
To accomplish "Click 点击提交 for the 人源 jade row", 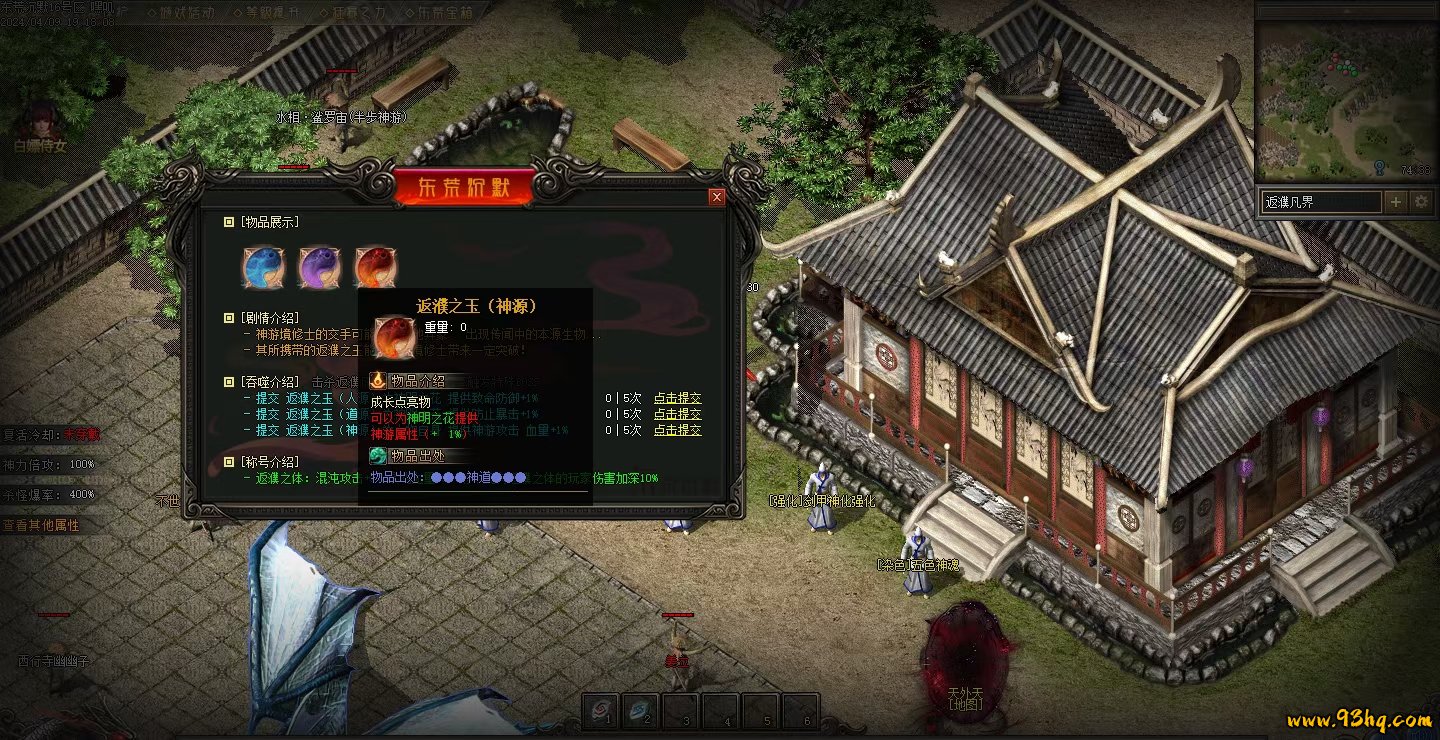I will [x=677, y=399].
